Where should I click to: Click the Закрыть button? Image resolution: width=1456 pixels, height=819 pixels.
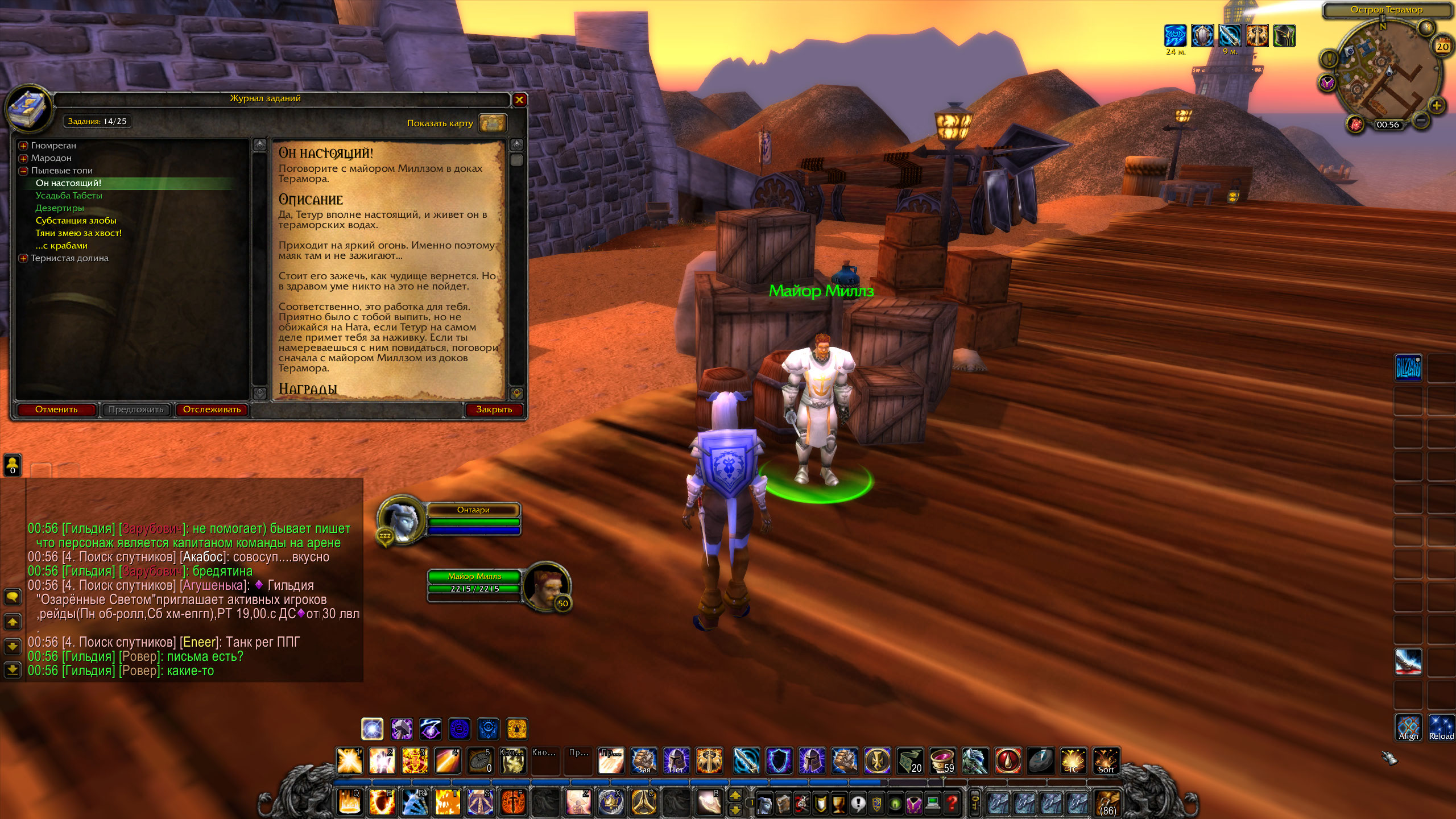point(494,409)
